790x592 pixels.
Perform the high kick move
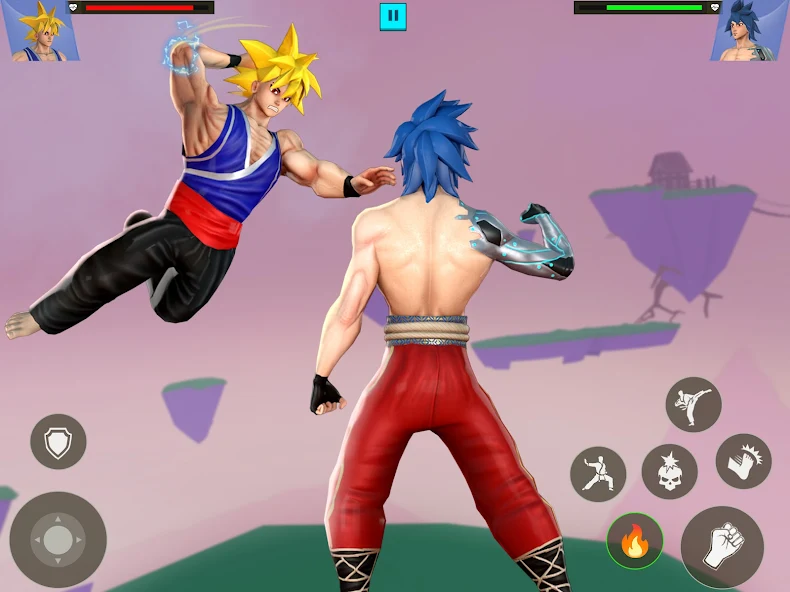tap(693, 404)
